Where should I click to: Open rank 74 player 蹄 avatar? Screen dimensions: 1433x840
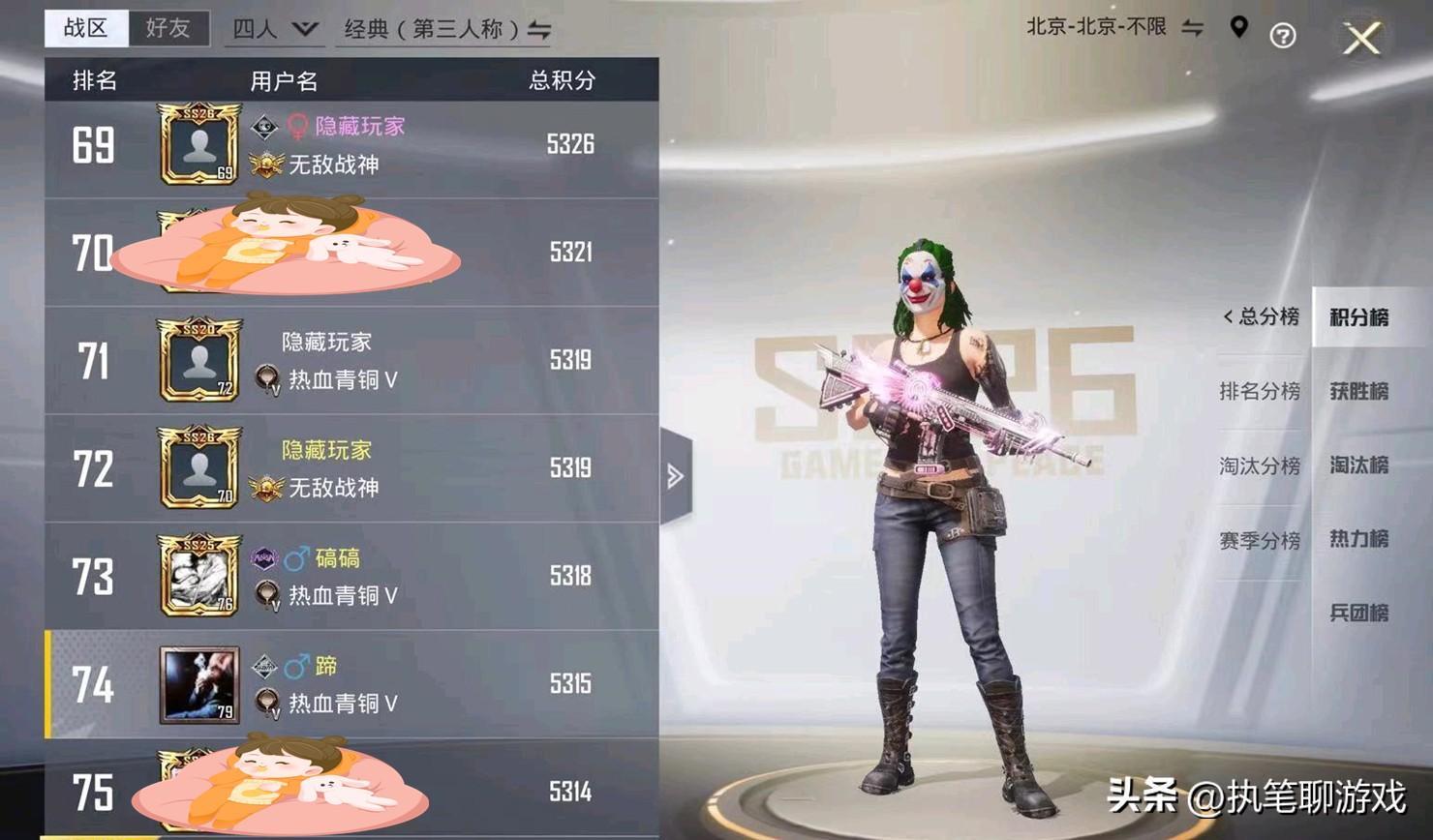198,685
